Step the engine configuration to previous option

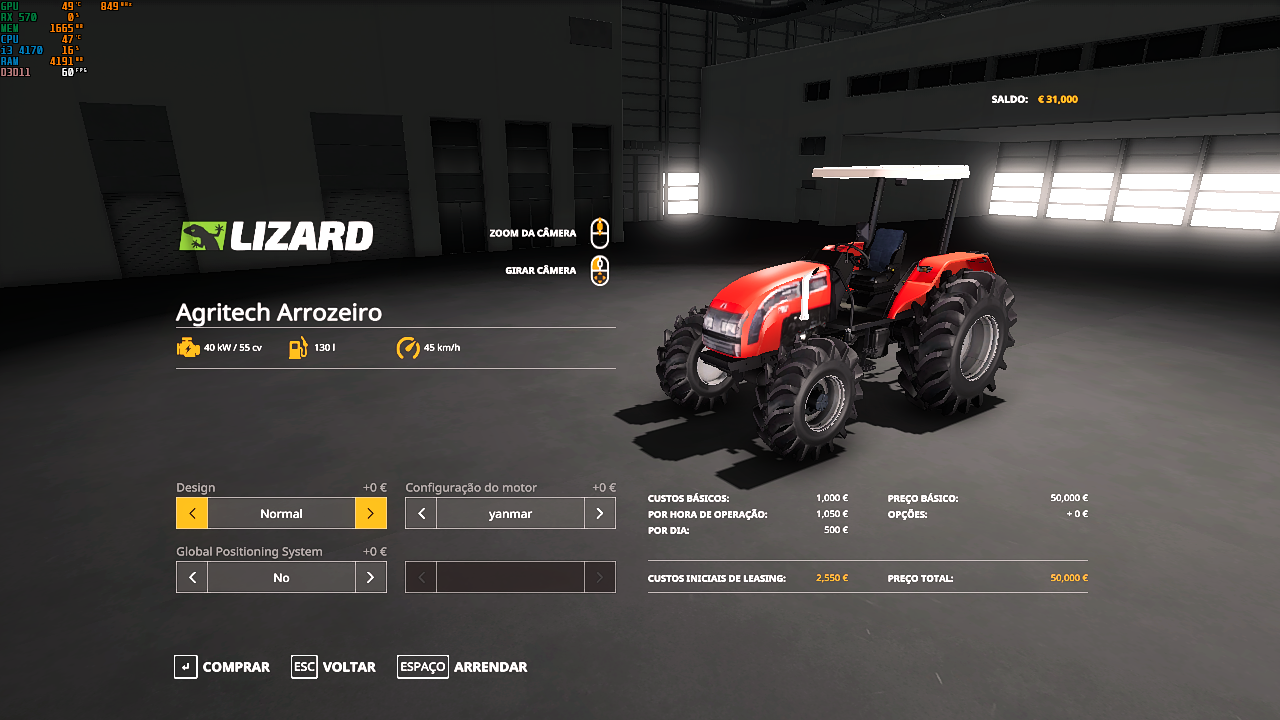coord(420,512)
